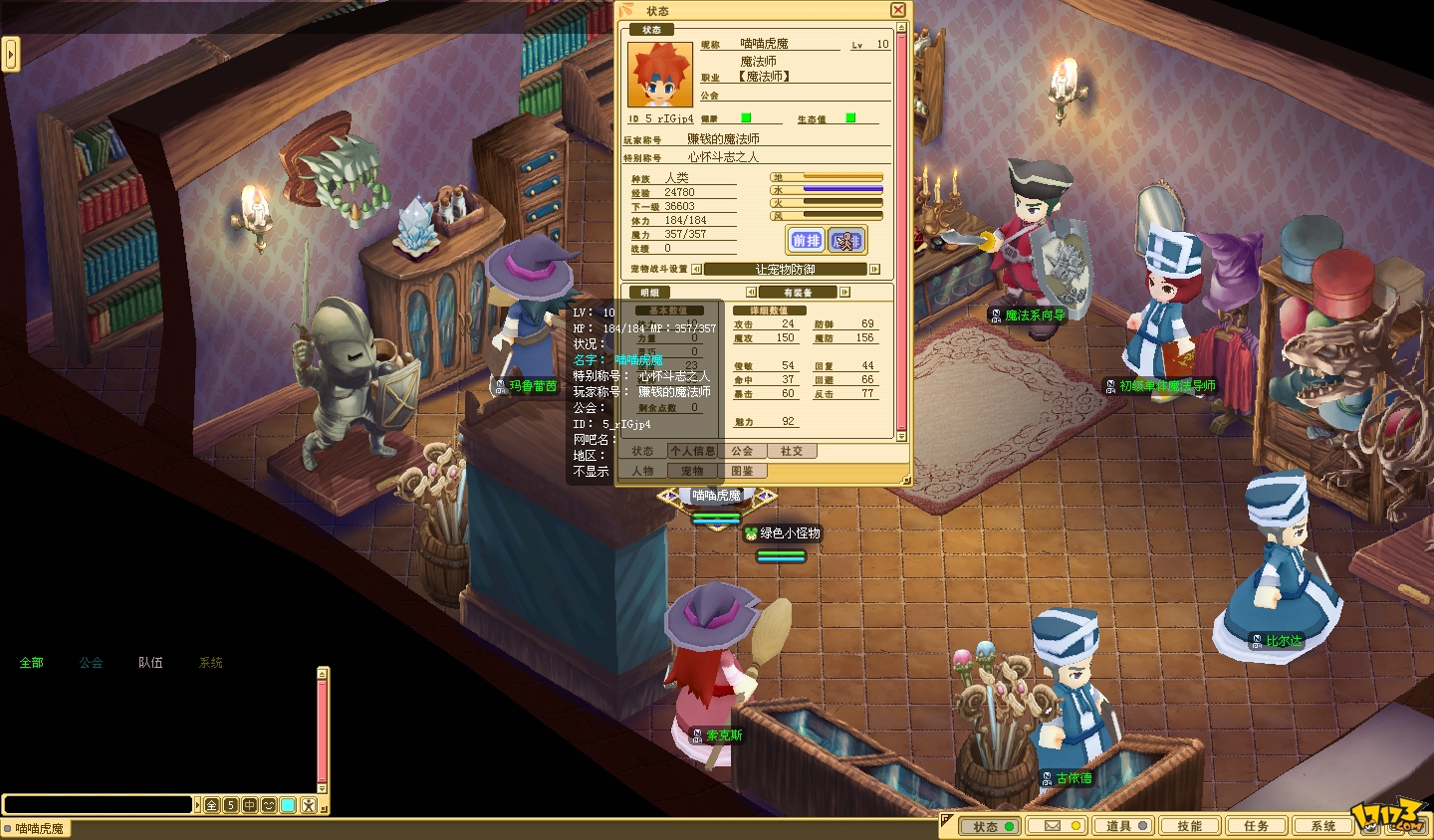This screenshot has height=840, width=1434.
Task: Open the 任务 quest menu
Action: tap(1257, 826)
